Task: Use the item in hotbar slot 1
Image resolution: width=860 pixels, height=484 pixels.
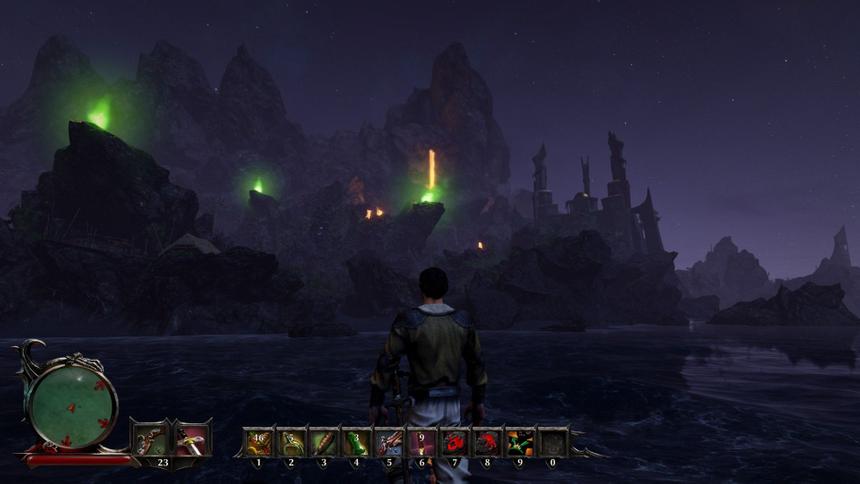Action: 258,441
